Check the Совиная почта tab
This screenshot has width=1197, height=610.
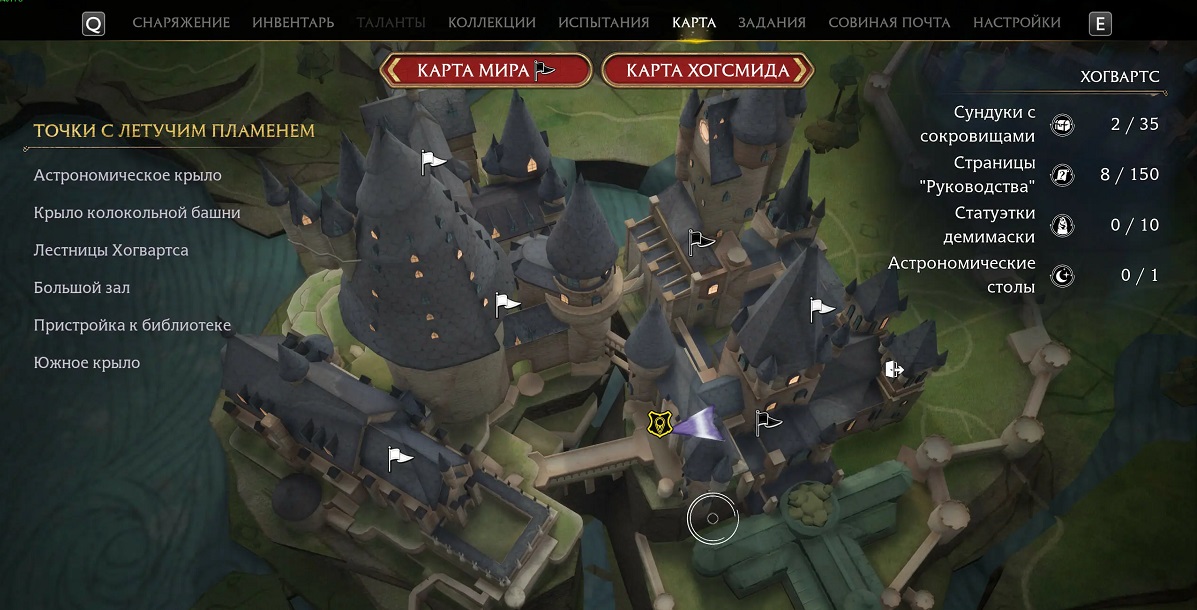click(889, 22)
